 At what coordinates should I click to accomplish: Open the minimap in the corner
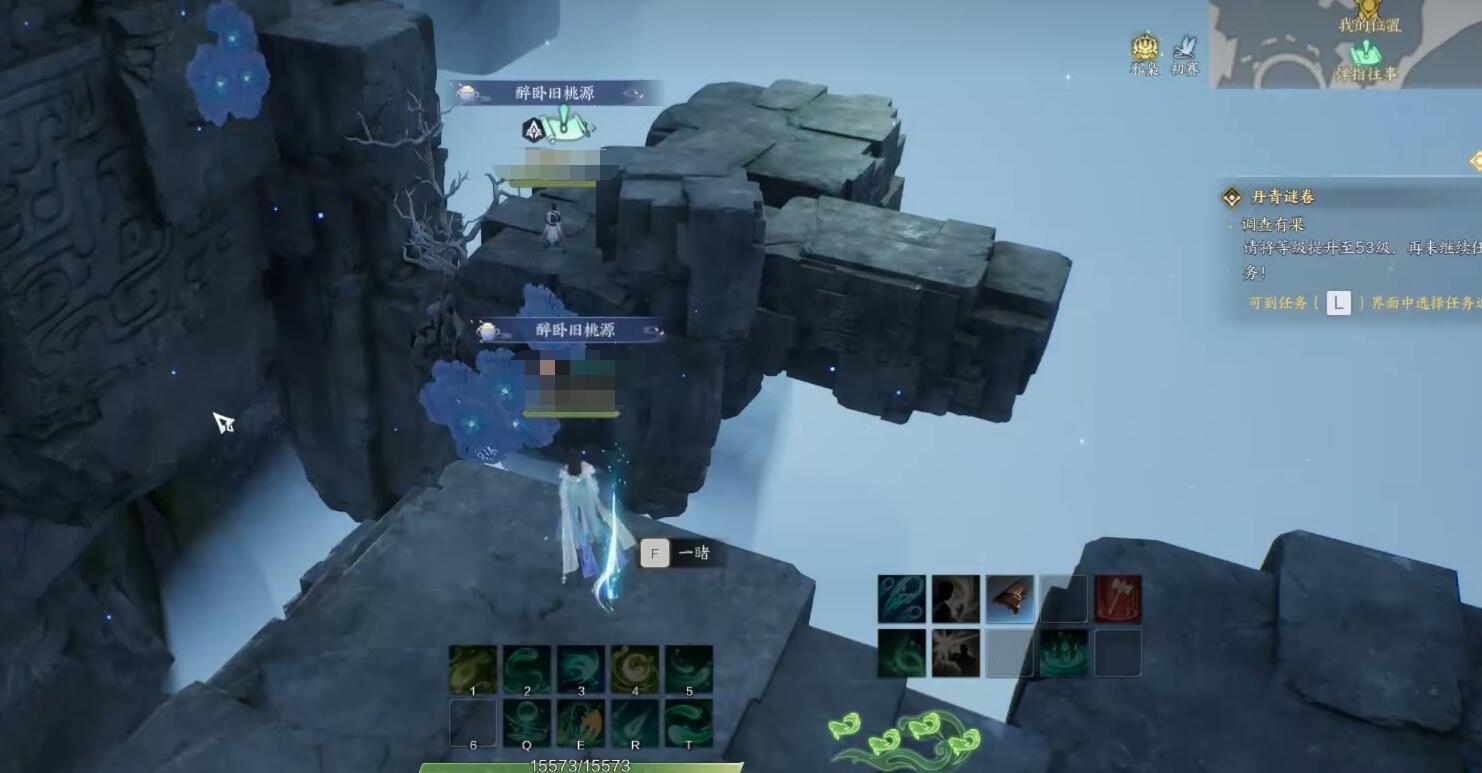coord(1345,44)
